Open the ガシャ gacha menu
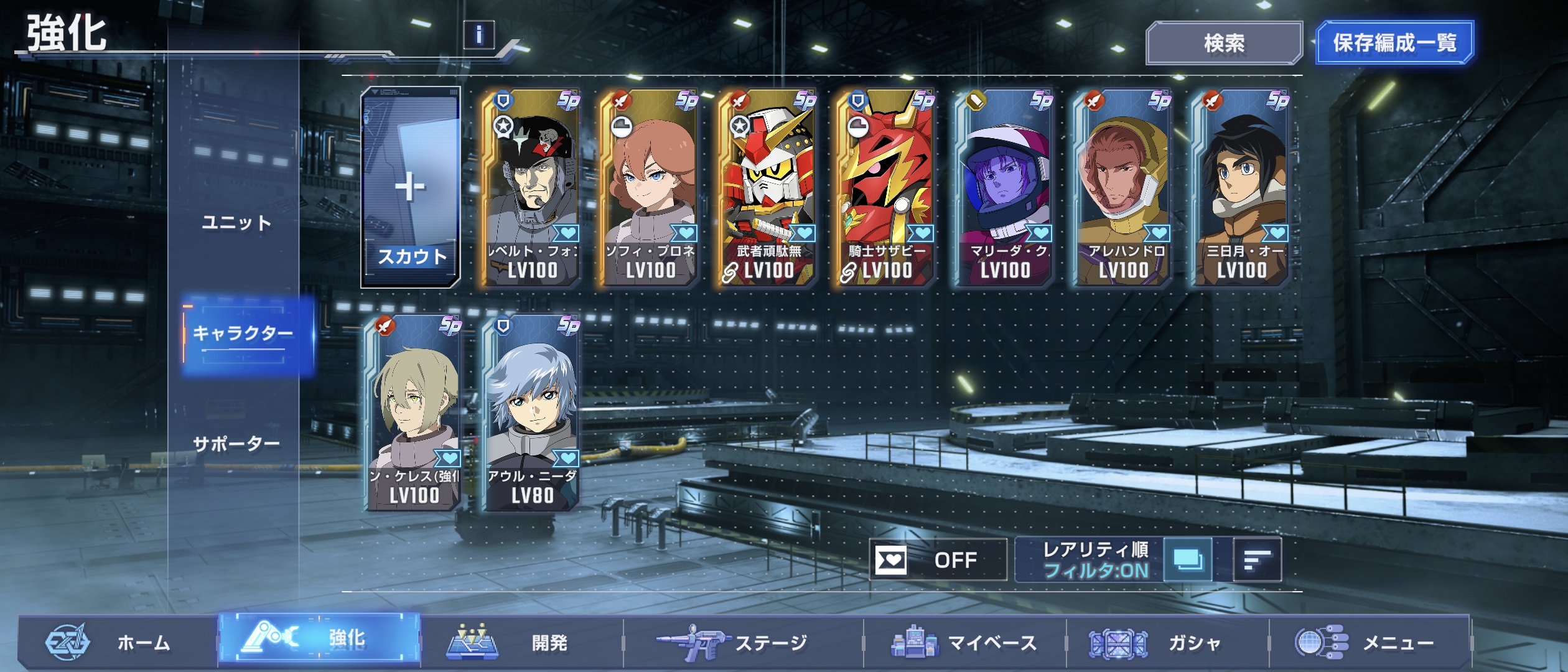 point(1167,642)
